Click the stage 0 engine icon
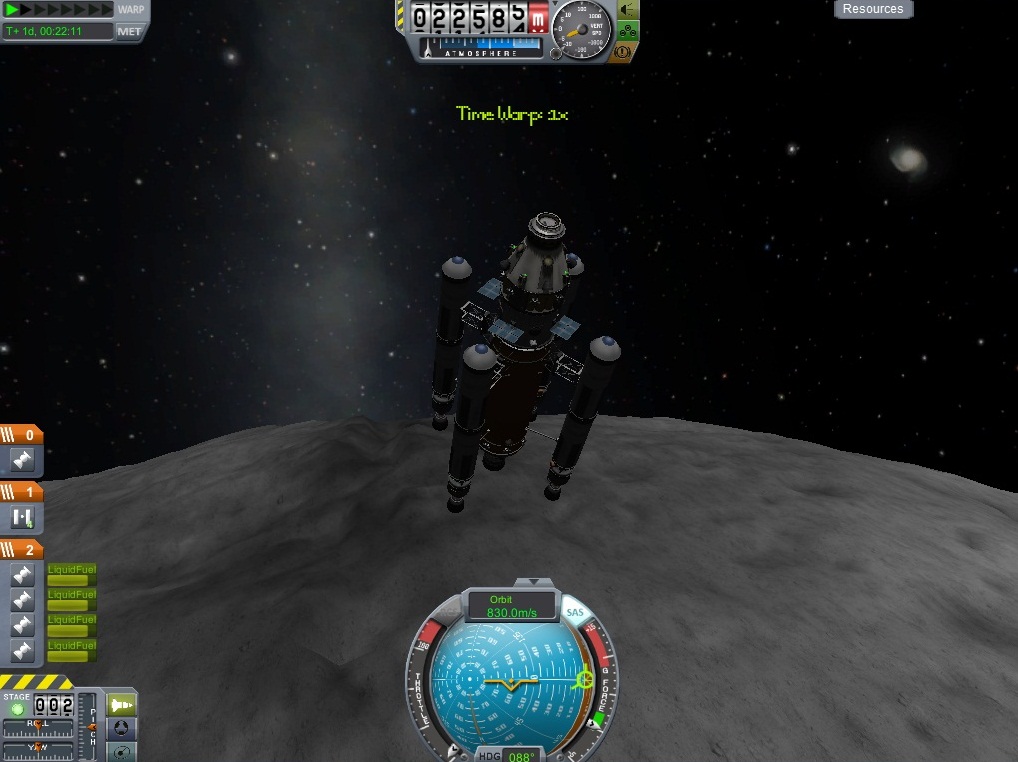 pyautogui.click(x=22, y=461)
